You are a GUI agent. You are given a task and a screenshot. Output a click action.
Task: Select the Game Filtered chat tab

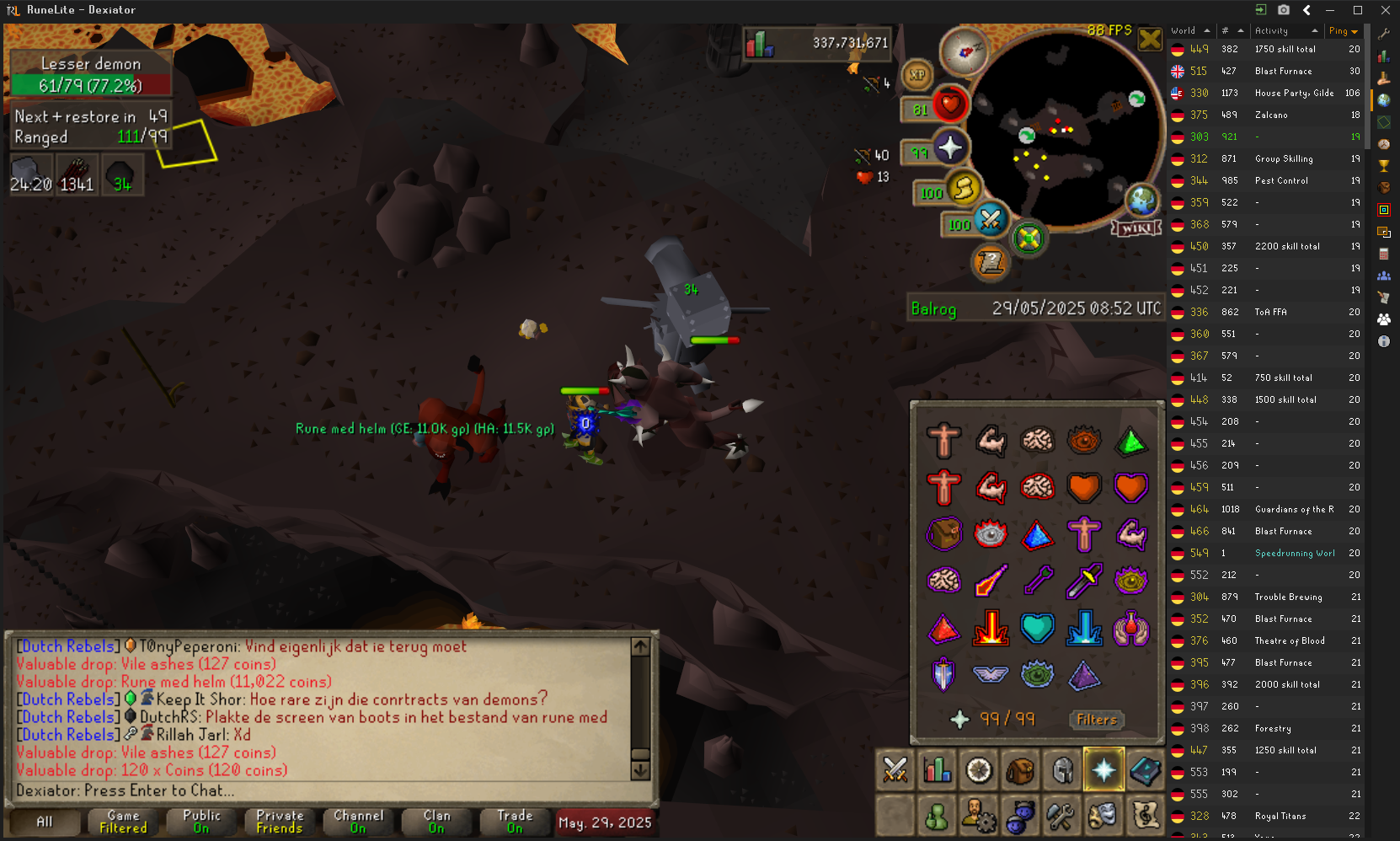click(x=123, y=822)
